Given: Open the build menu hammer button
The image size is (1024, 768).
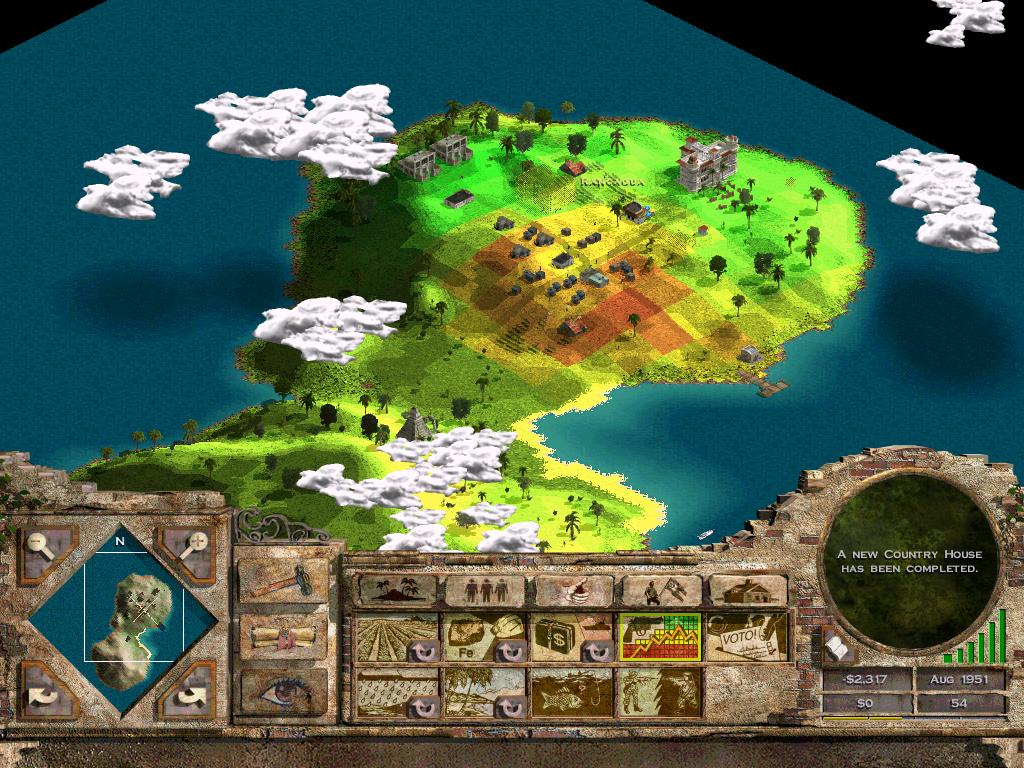Looking at the screenshot, I should coord(283,581).
